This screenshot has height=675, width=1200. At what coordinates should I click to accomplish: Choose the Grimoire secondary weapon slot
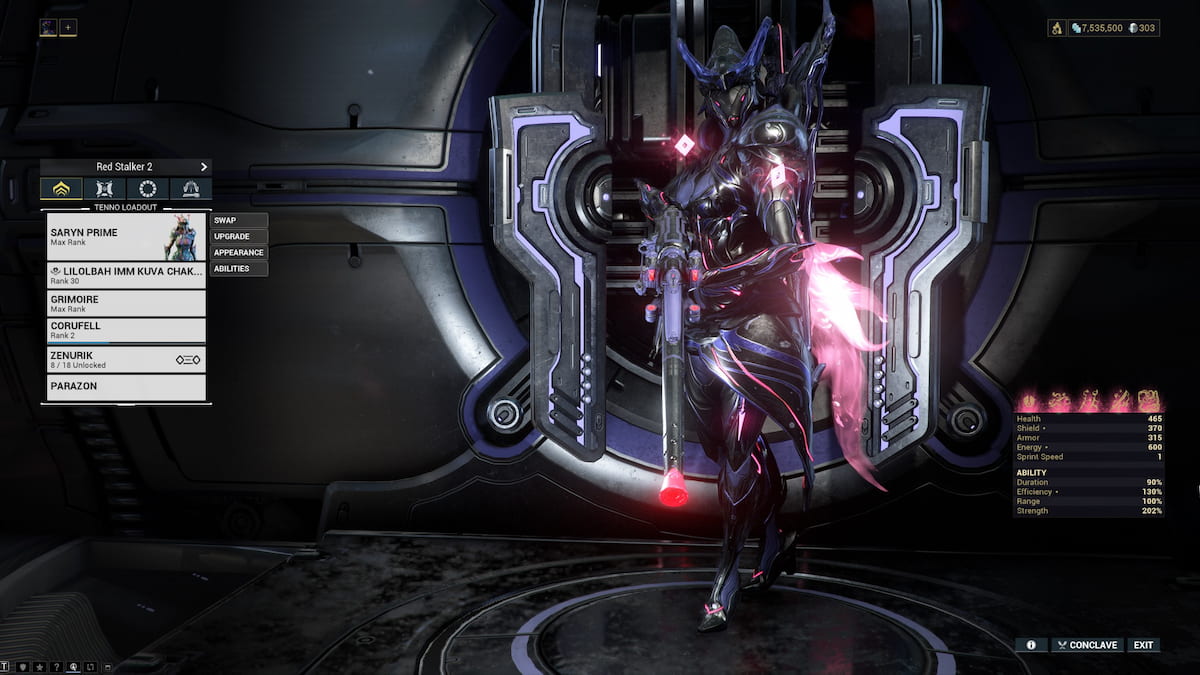coord(126,303)
